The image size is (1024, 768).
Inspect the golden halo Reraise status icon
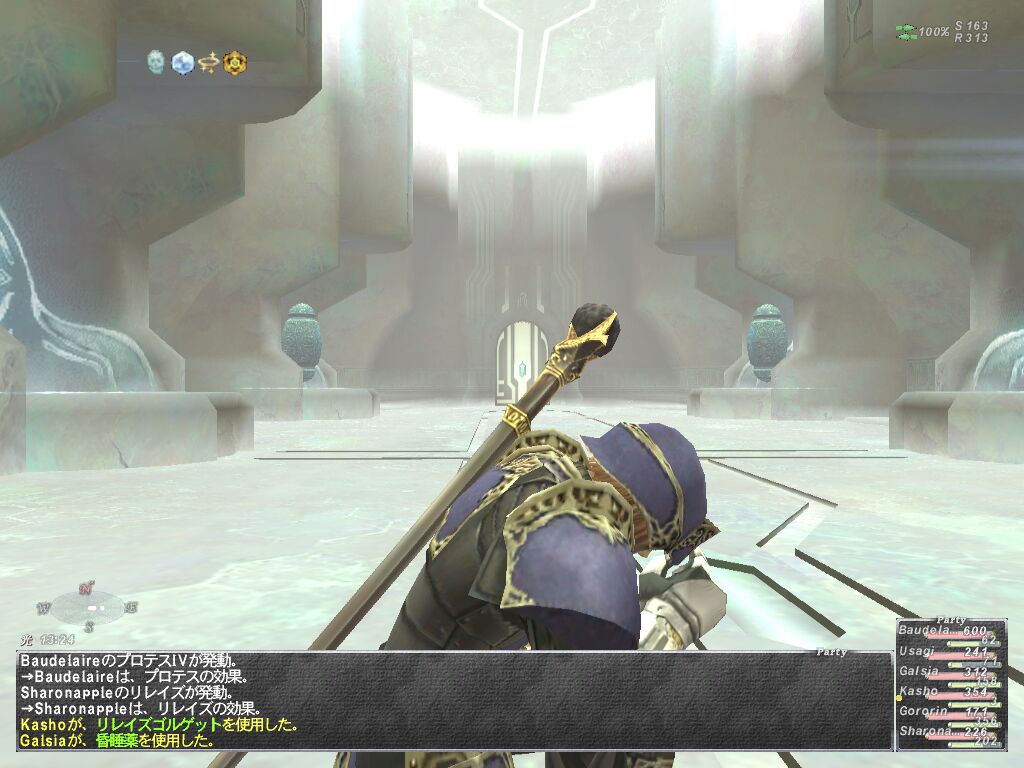tap(209, 63)
